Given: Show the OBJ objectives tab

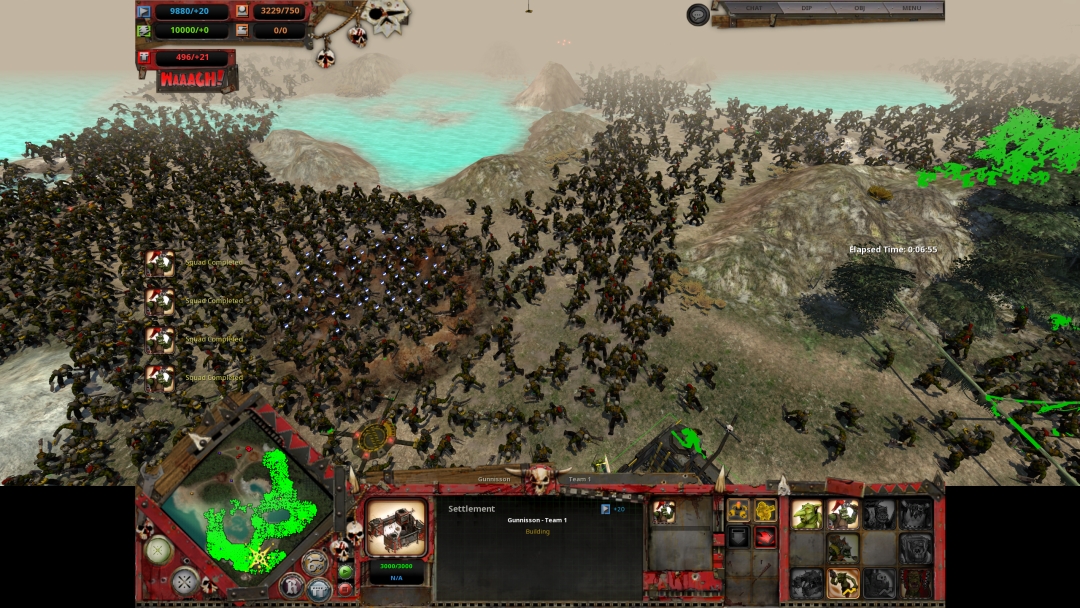Looking at the screenshot, I should 859,8.
